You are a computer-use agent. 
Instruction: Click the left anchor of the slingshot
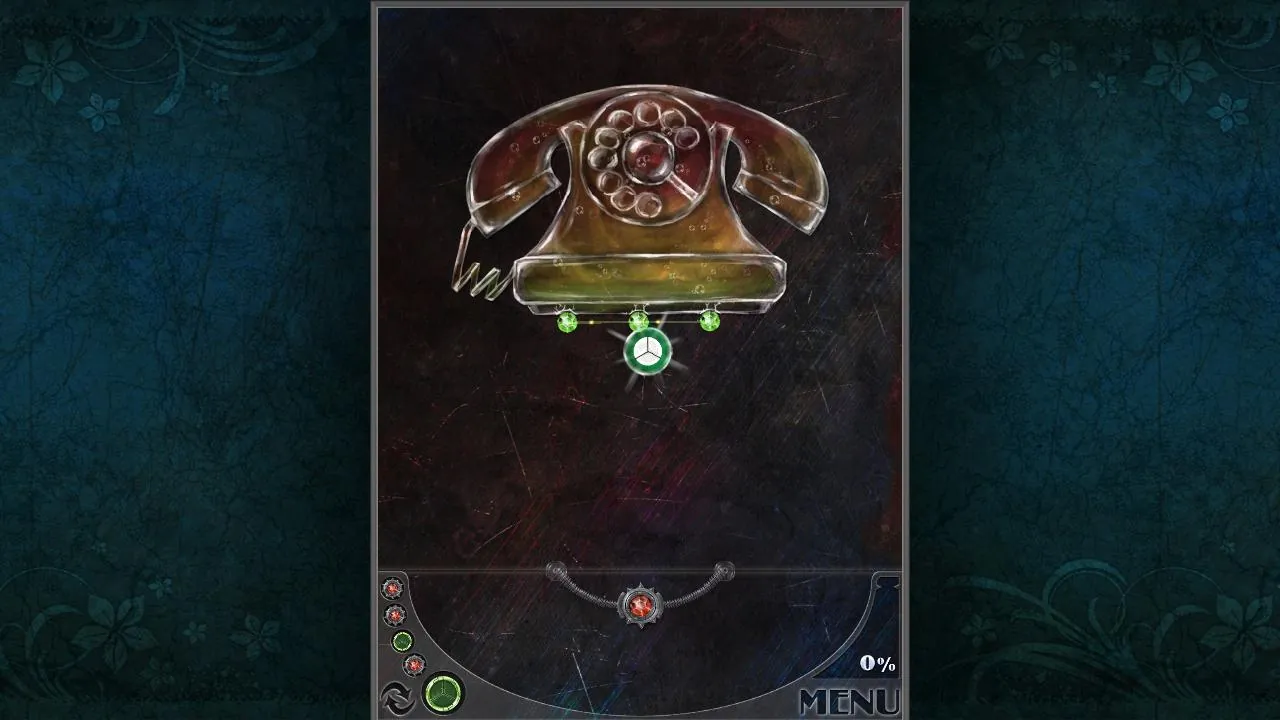[x=554, y=569]
